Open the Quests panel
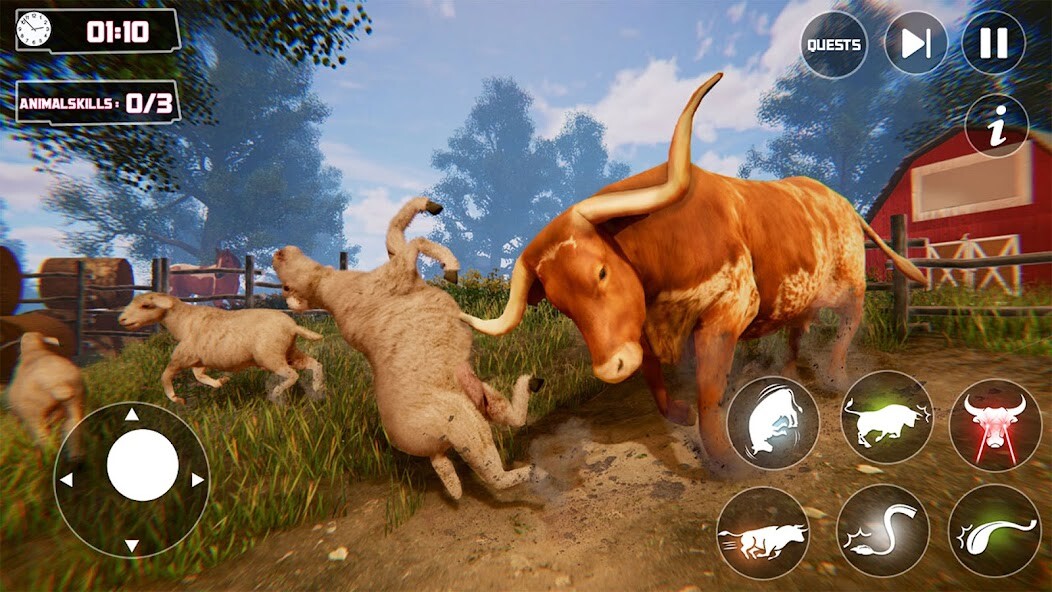 834,45
